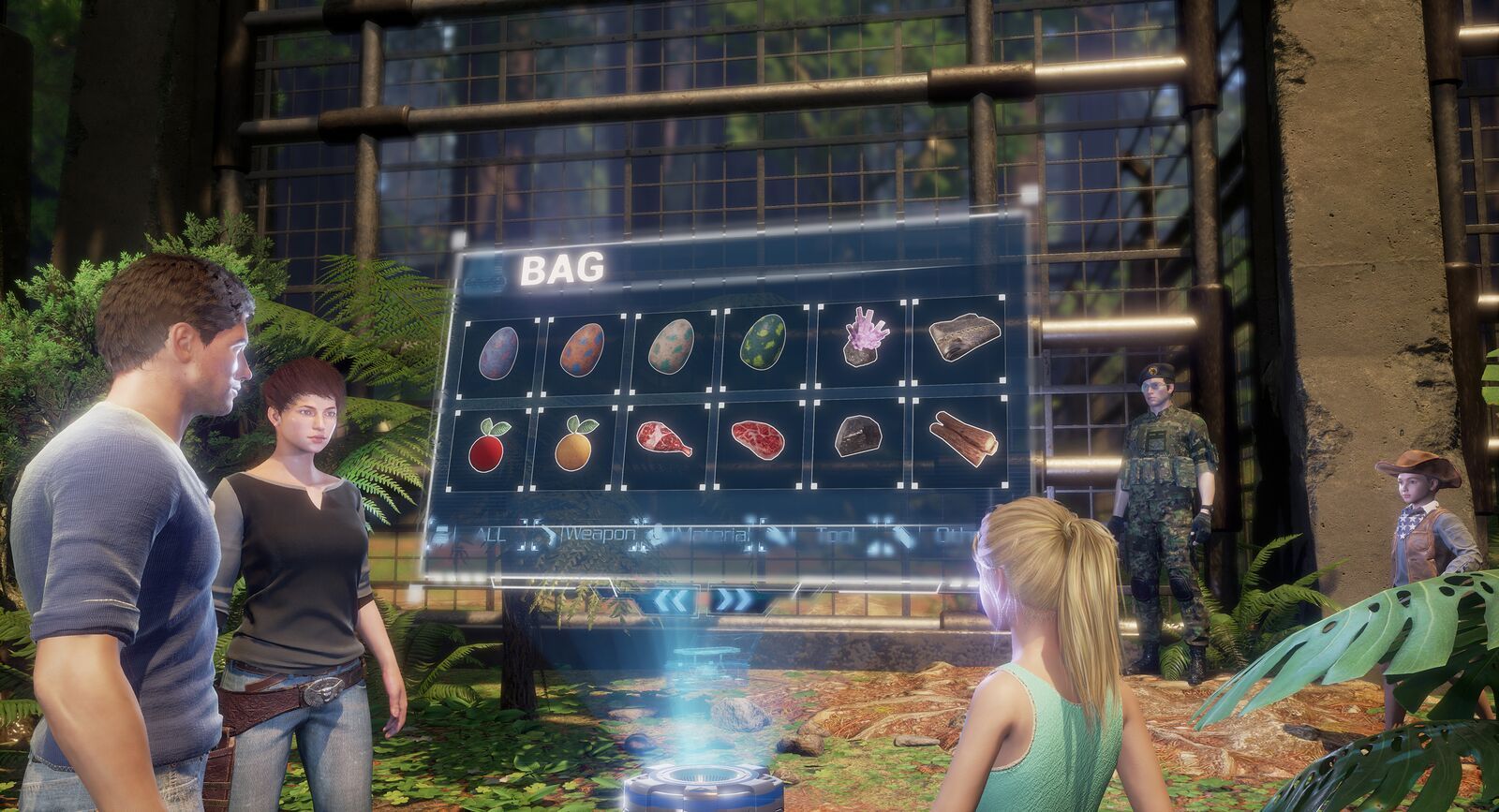Select the green camouflage egg
The width and height of the screenshot is (1499, 812).
coord(761,342)
